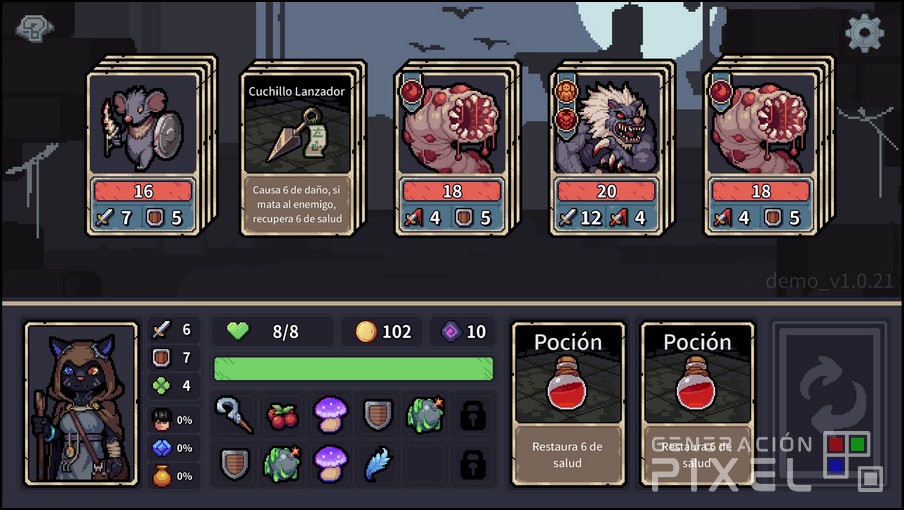
Task: Open the settings gear
Action: tap(864, 33)
